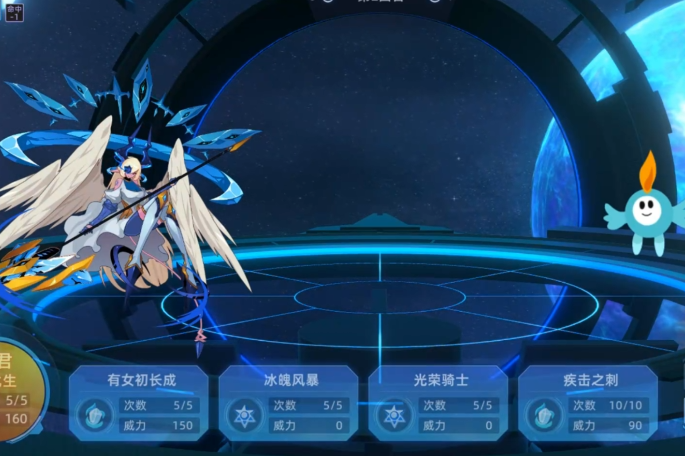Viewport: 685px width, 456px height.
Task: Choose the 疾击之刺 attack
Action: point(588,403)
